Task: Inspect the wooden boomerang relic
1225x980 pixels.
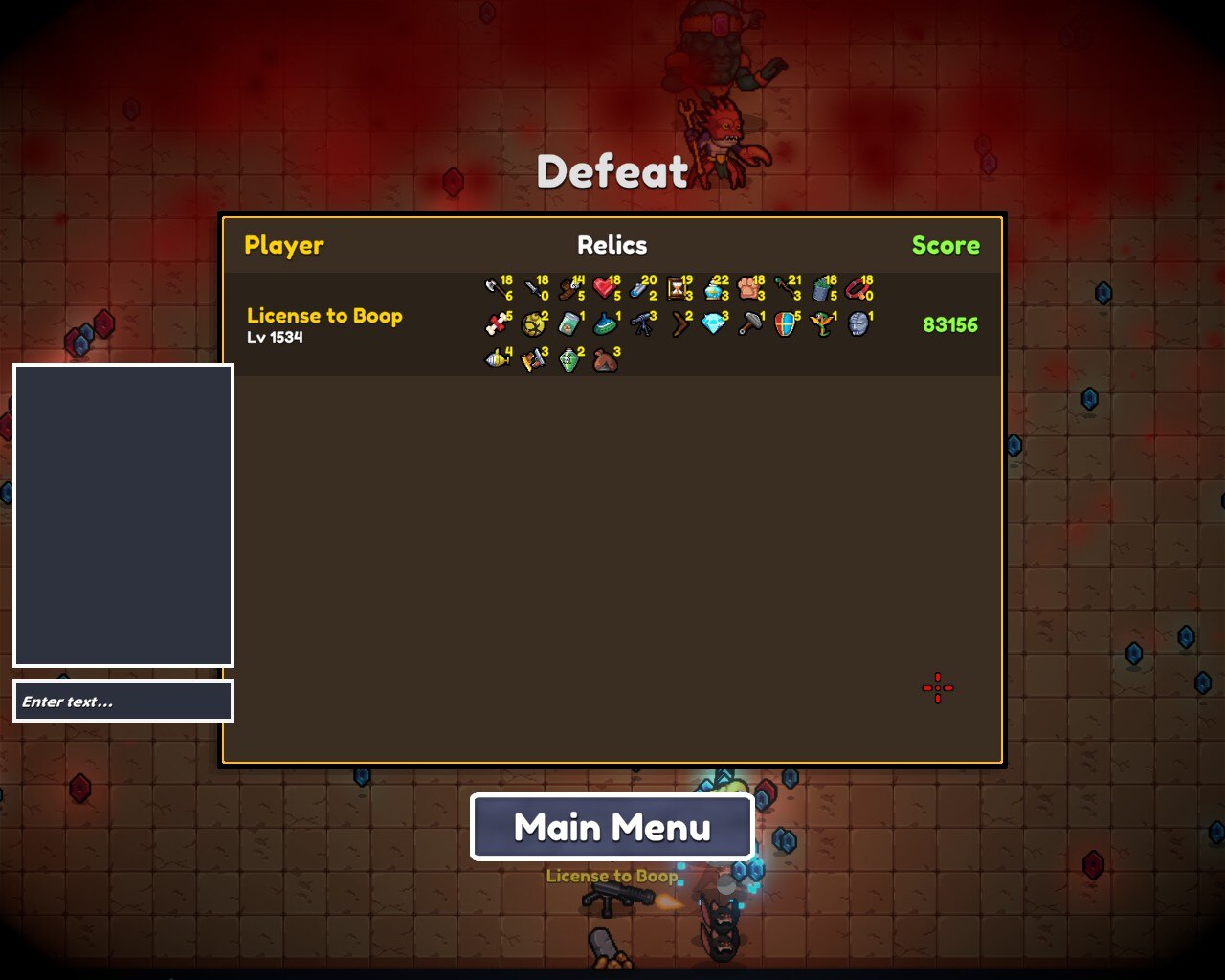Action: (679, 324)
